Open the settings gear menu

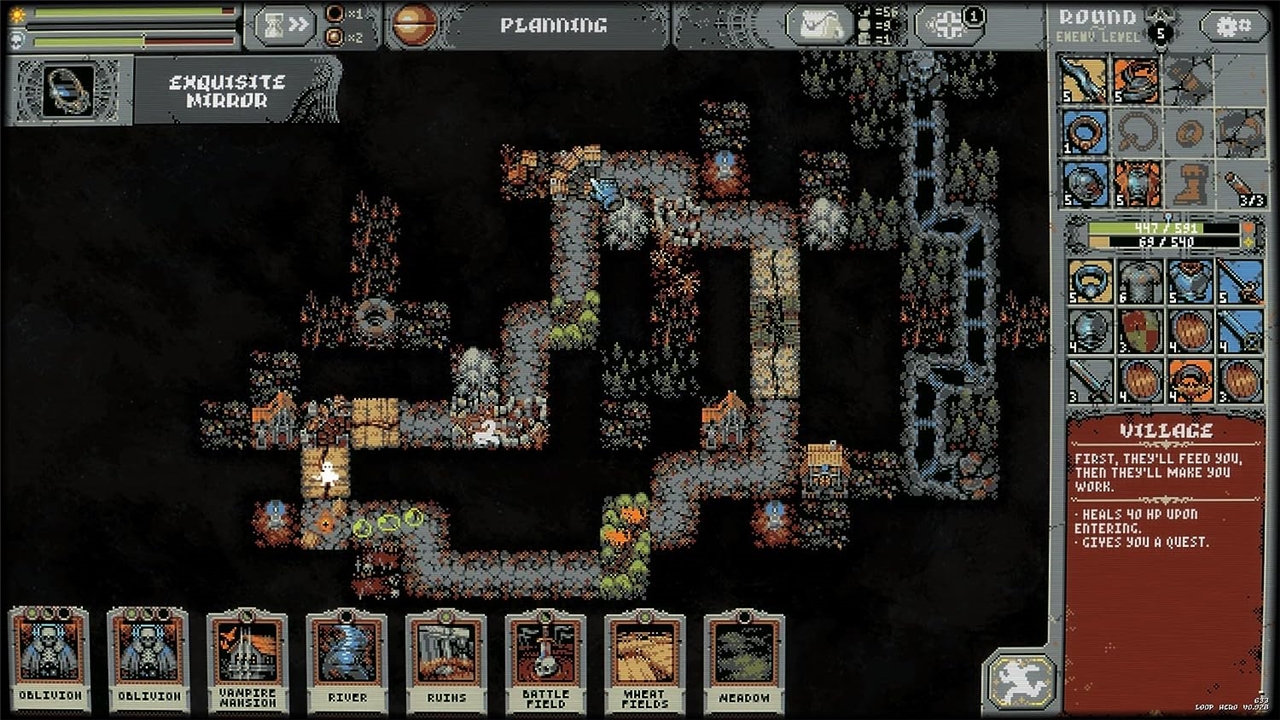click(1234, 26)
